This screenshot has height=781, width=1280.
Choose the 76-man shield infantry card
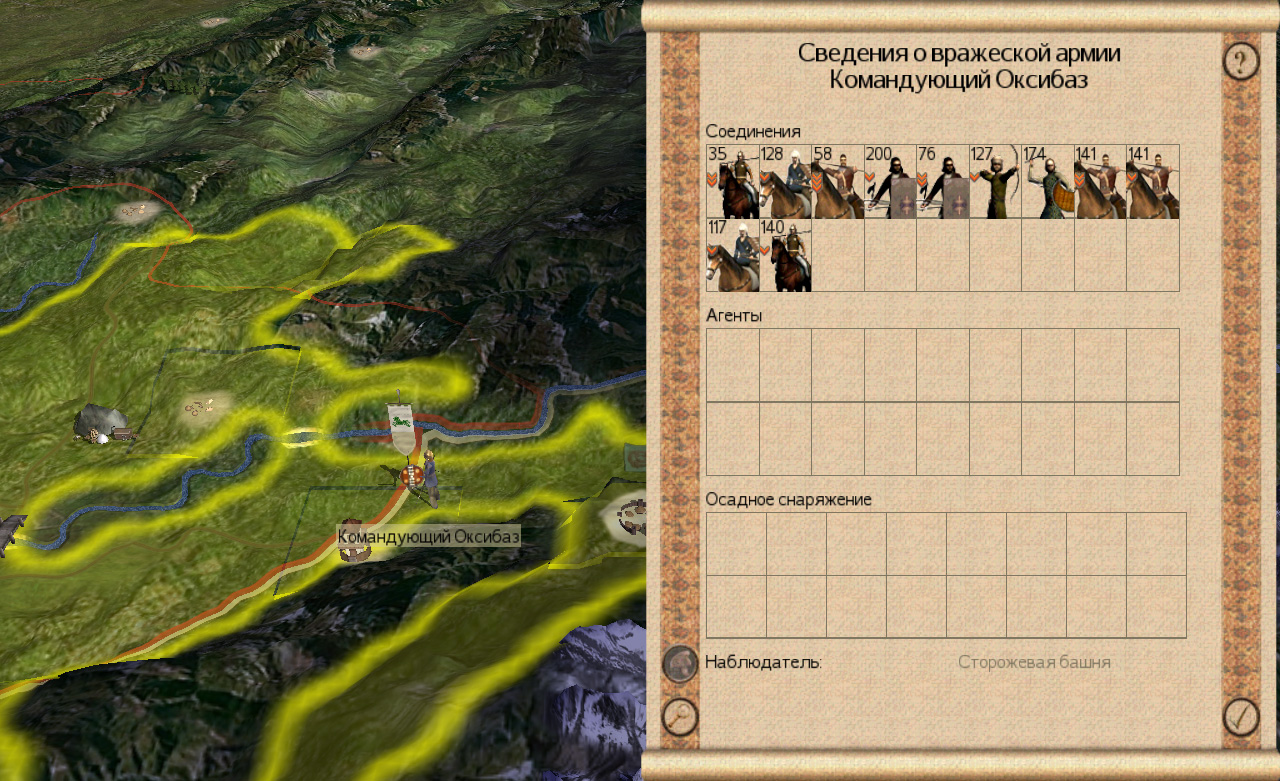tap(942, 182)
